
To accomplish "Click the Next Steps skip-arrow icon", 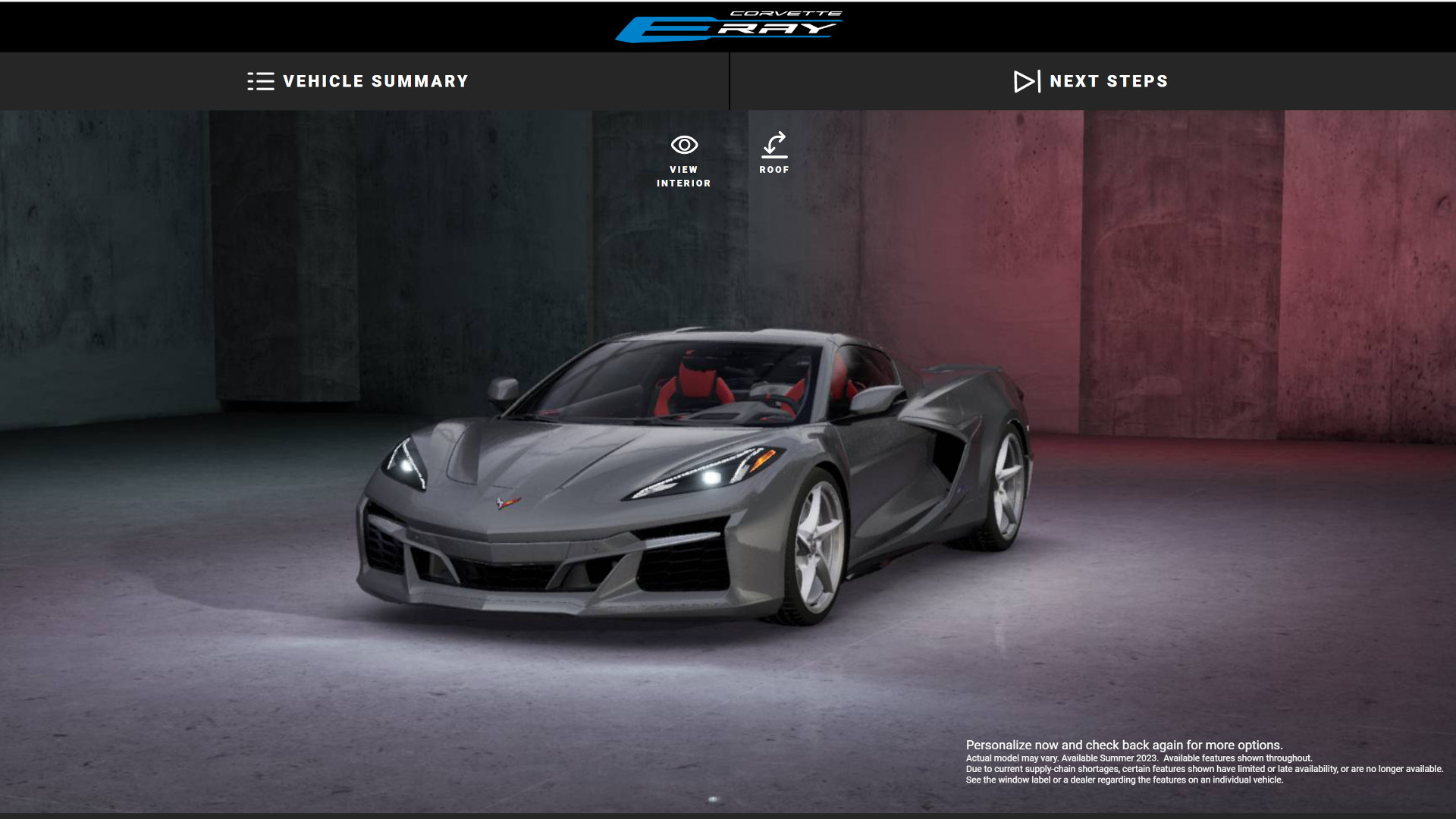I will (1025, 81).
